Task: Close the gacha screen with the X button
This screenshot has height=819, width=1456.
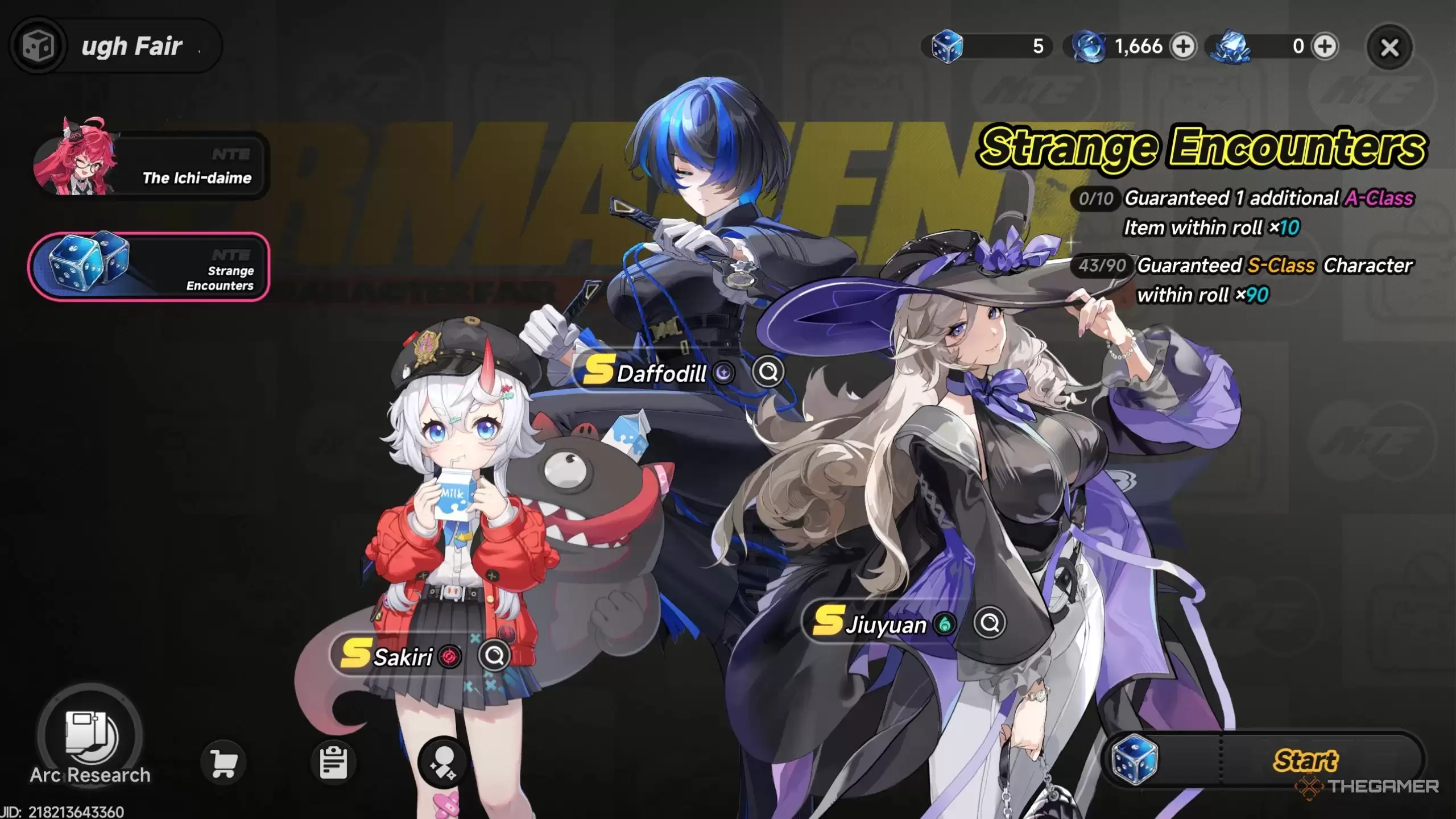Action: [1389, 48]
